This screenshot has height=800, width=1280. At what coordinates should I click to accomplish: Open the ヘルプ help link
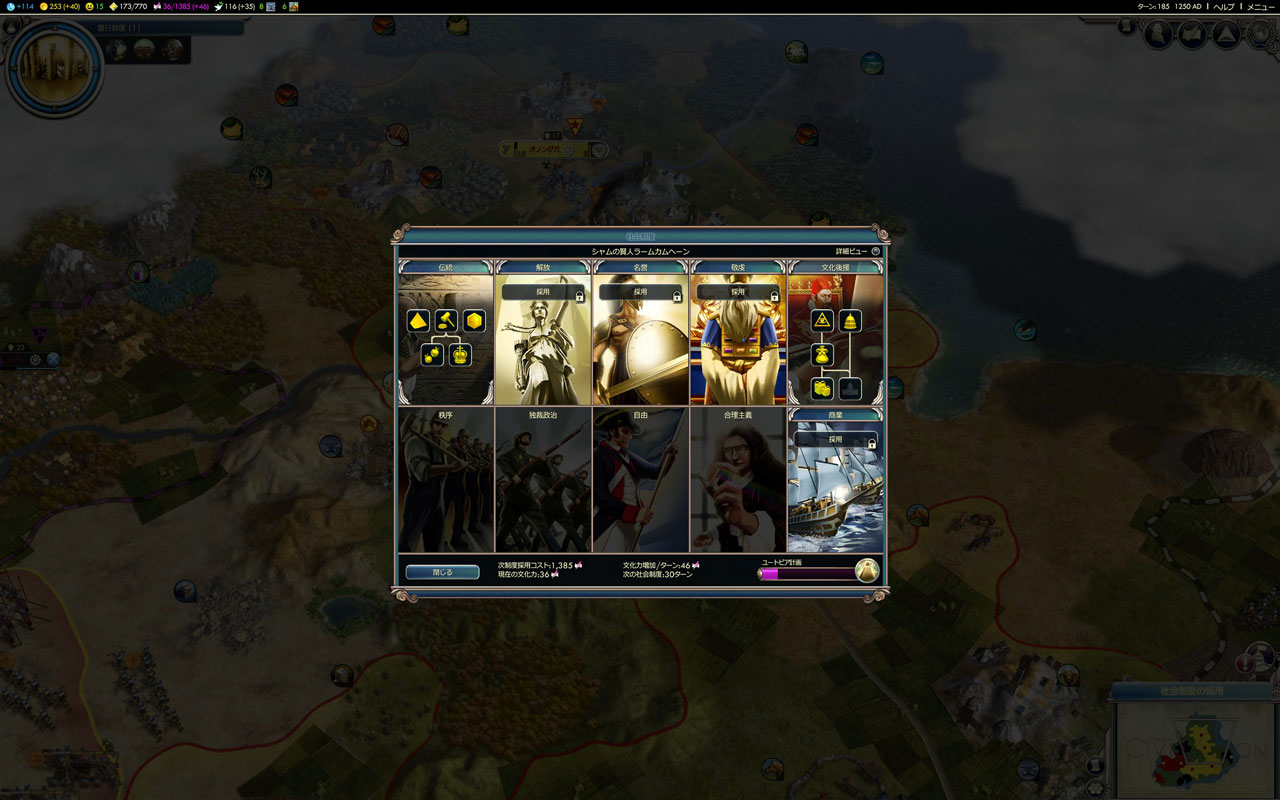(x=1224, y=7)
